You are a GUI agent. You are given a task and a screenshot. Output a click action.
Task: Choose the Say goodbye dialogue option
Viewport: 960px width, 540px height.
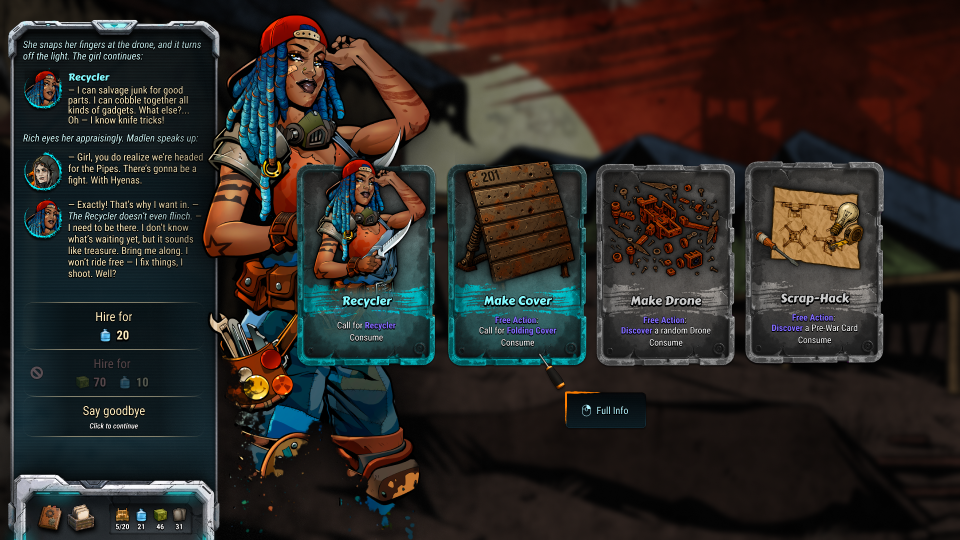(x=113, y=416)
